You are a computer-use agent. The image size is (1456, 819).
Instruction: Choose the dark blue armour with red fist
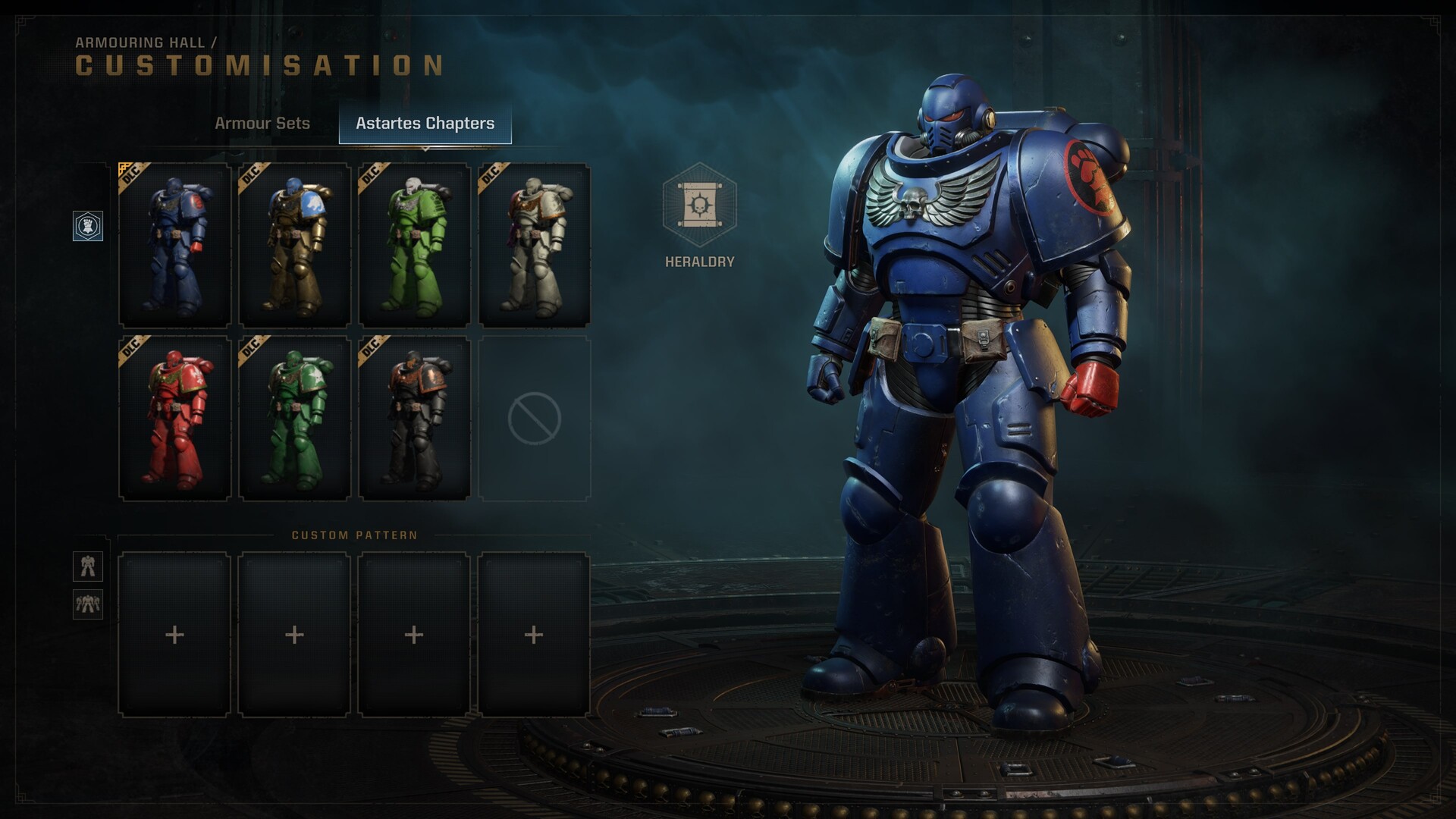pos(175,245)
